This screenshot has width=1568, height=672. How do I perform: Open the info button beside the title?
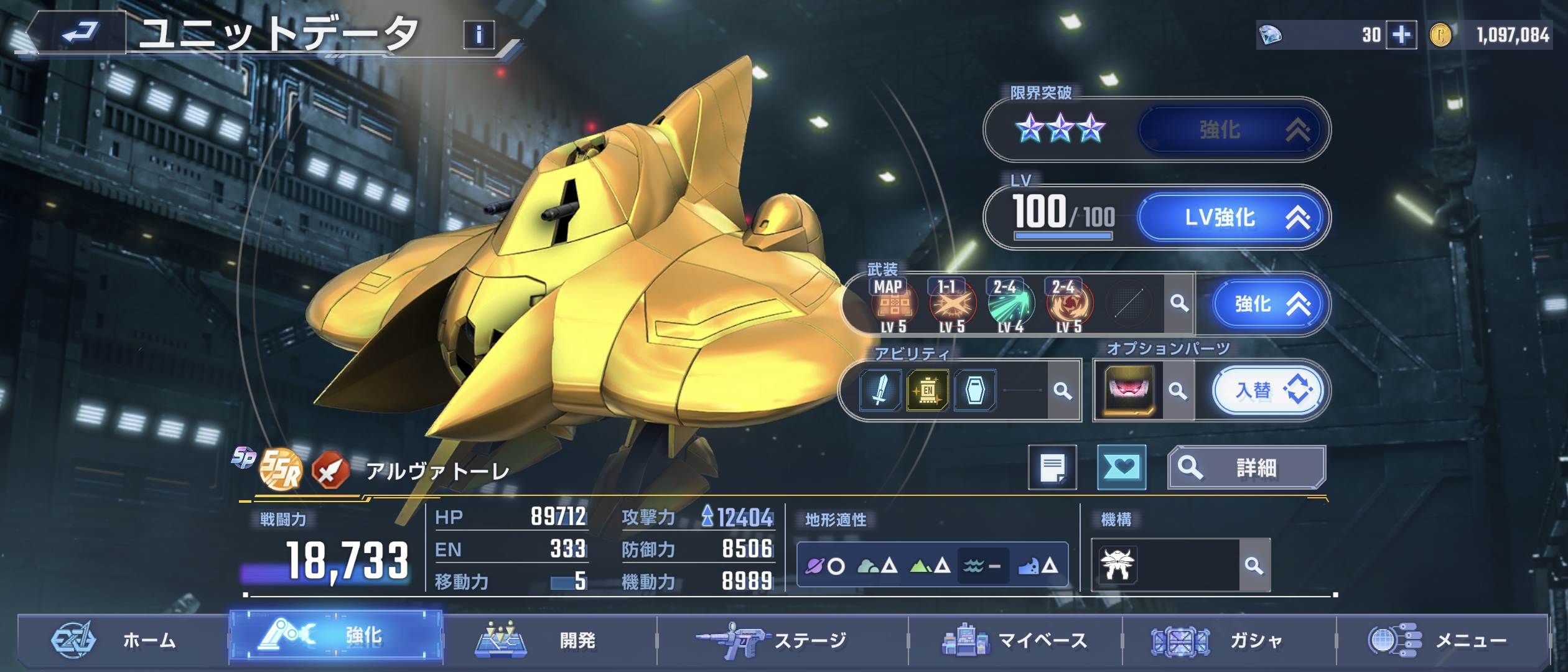pyautogui.click(x=478, y=35)
